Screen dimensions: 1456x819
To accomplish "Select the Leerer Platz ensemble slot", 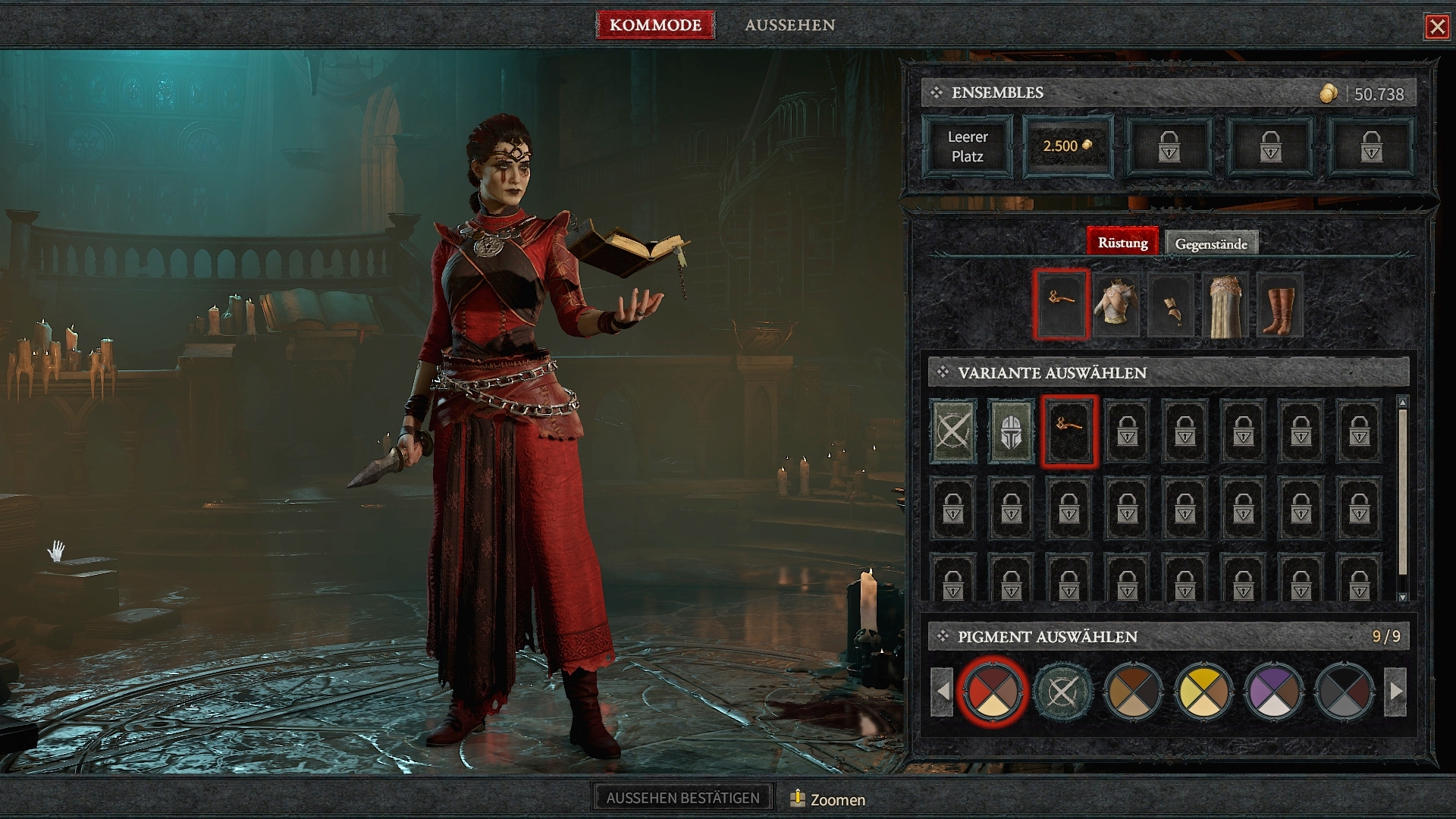I will 968,146.
